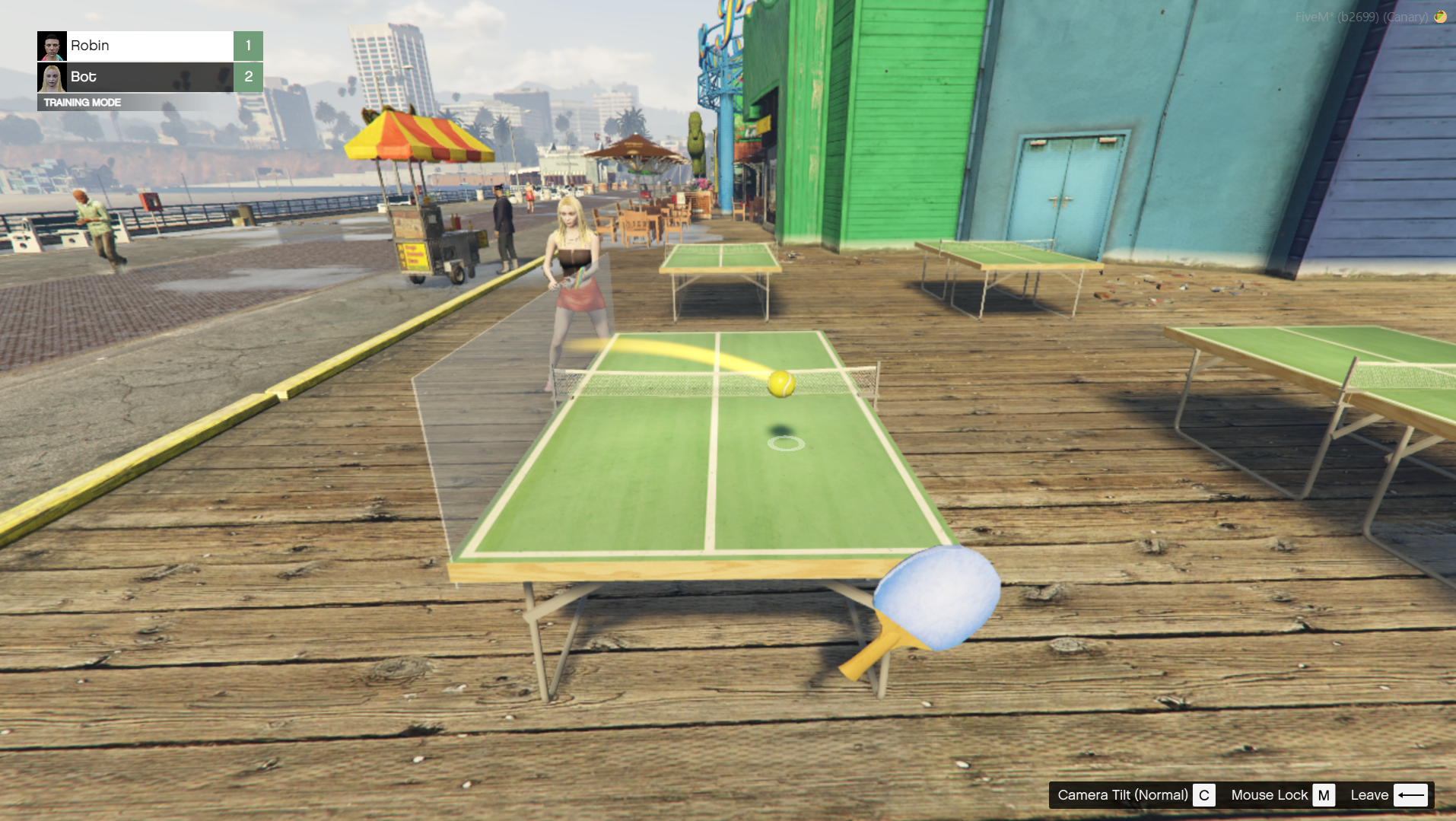
Task: Select Robin's row in the scoreboard
Action: (x=149, y=46)
